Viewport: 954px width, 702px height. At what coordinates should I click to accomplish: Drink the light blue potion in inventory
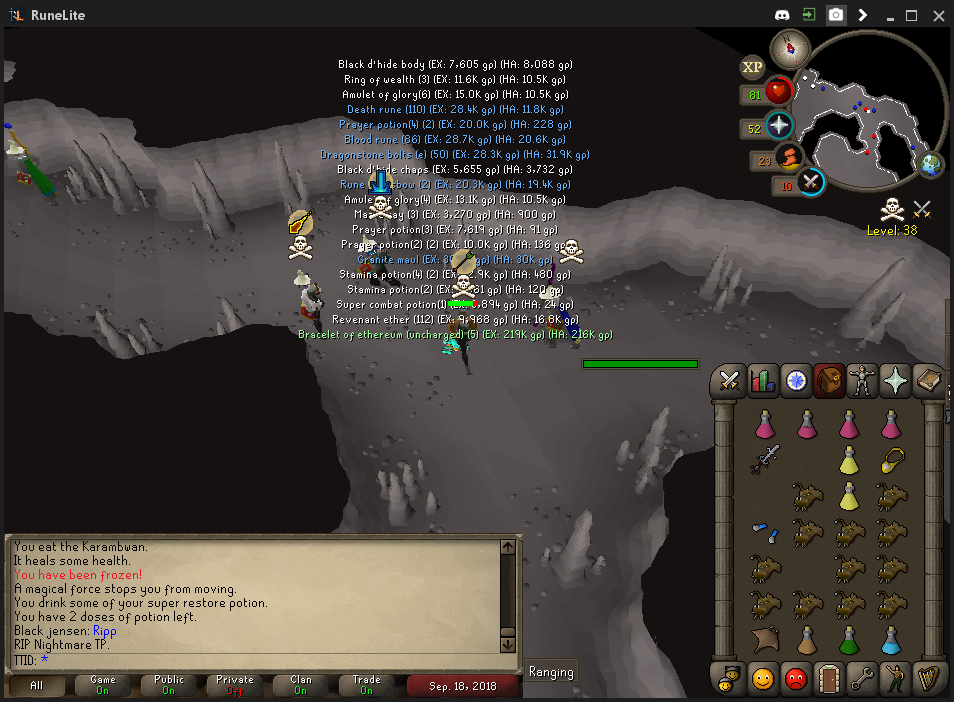tap(891, 639)
